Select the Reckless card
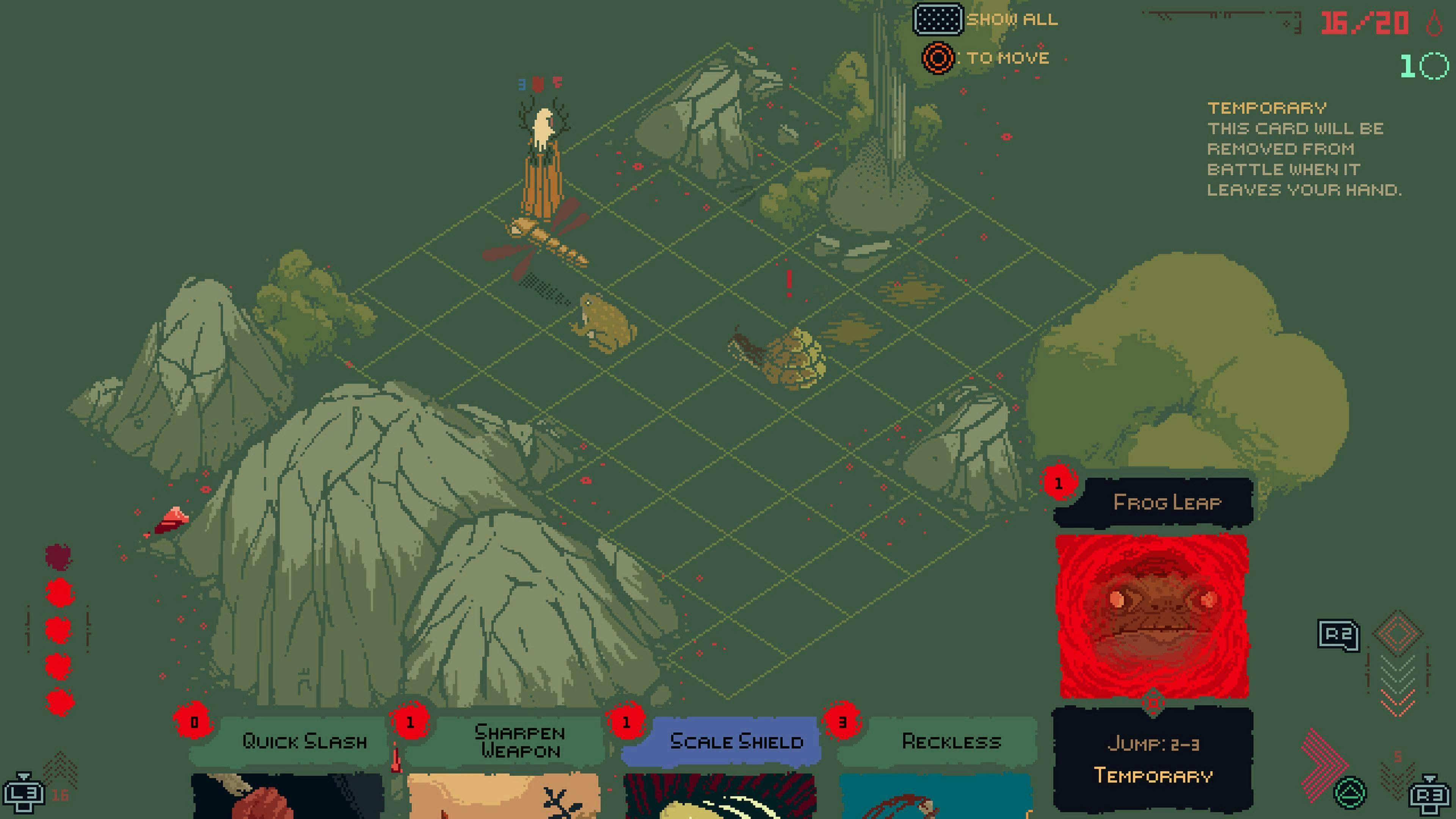The width and height of the screenshot is (1456, 819). click(951, 741)
